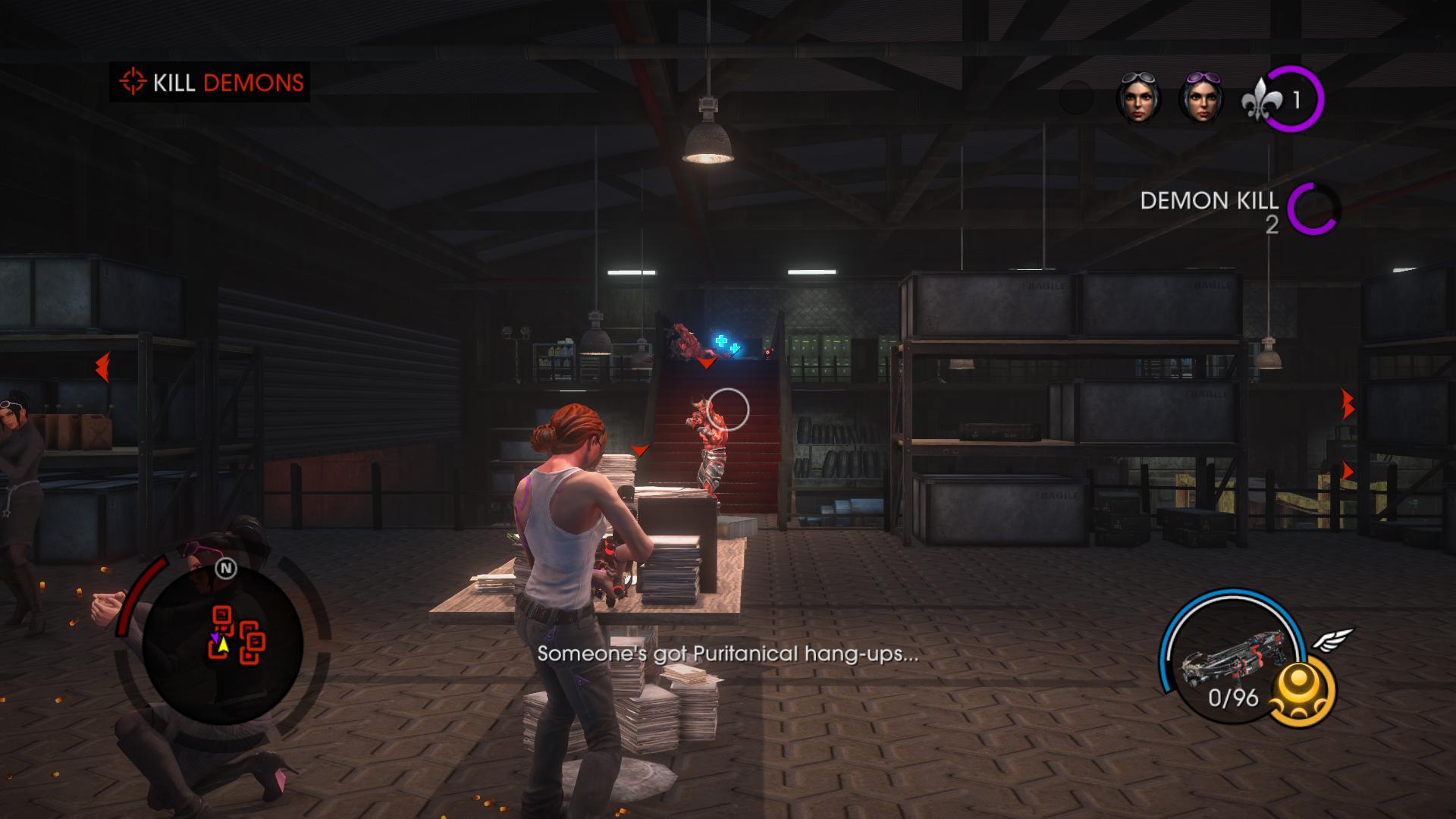Screen dimensions: 1456x819
Task: Click the white angel wing icon
Action: (1333, 641)
